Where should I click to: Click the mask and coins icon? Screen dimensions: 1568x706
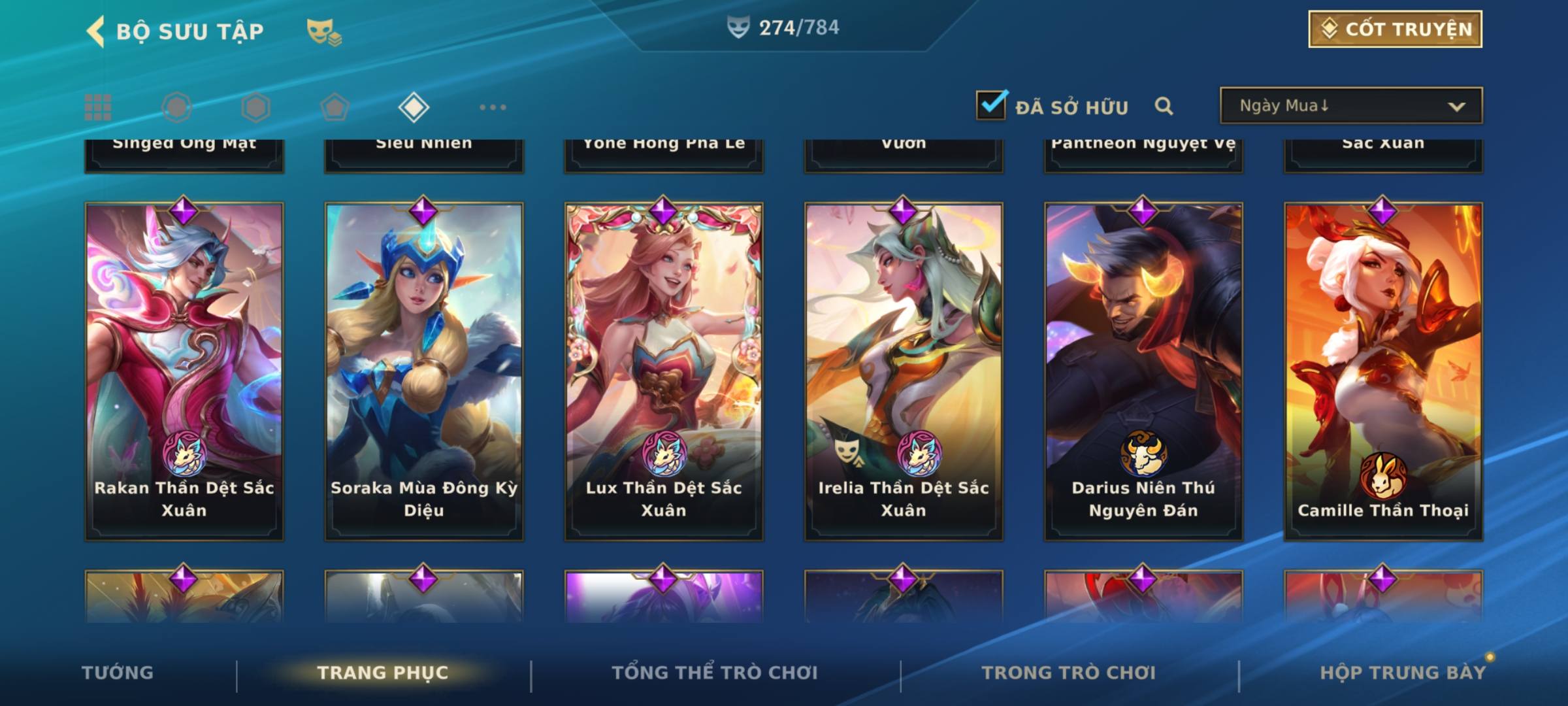tap(324, 32)
